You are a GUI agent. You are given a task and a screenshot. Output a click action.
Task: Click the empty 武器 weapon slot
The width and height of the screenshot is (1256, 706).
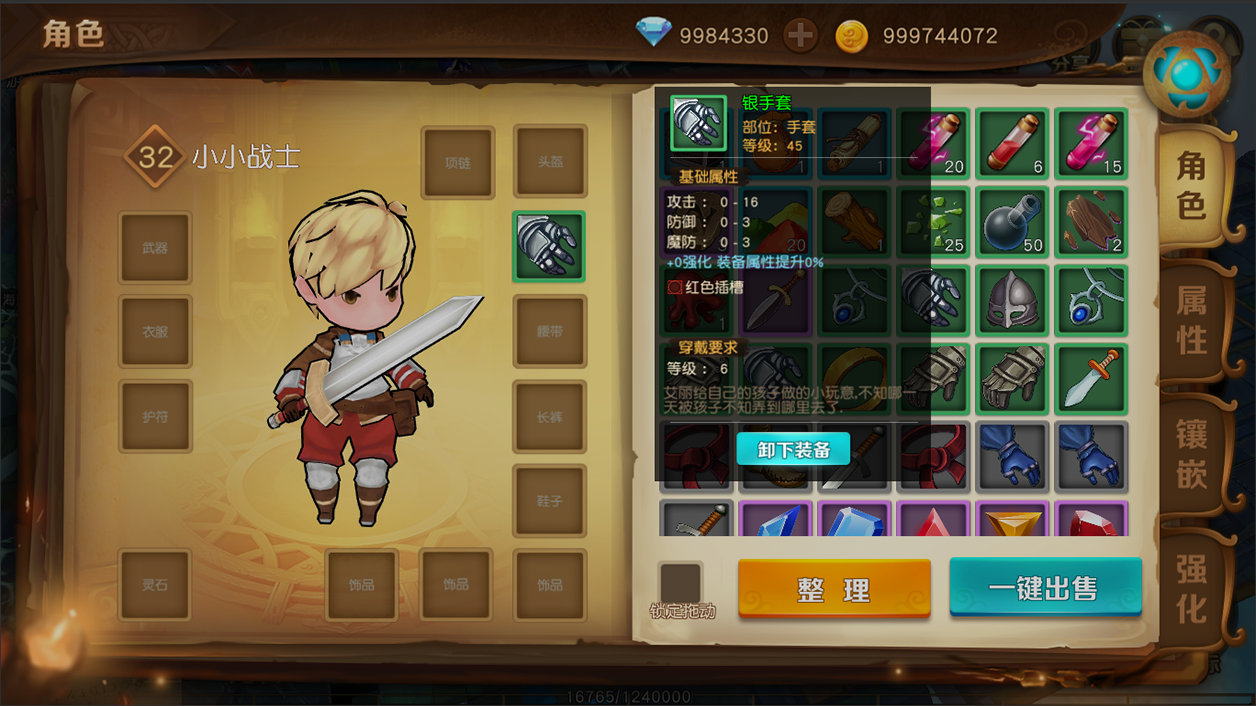[155, 247]
